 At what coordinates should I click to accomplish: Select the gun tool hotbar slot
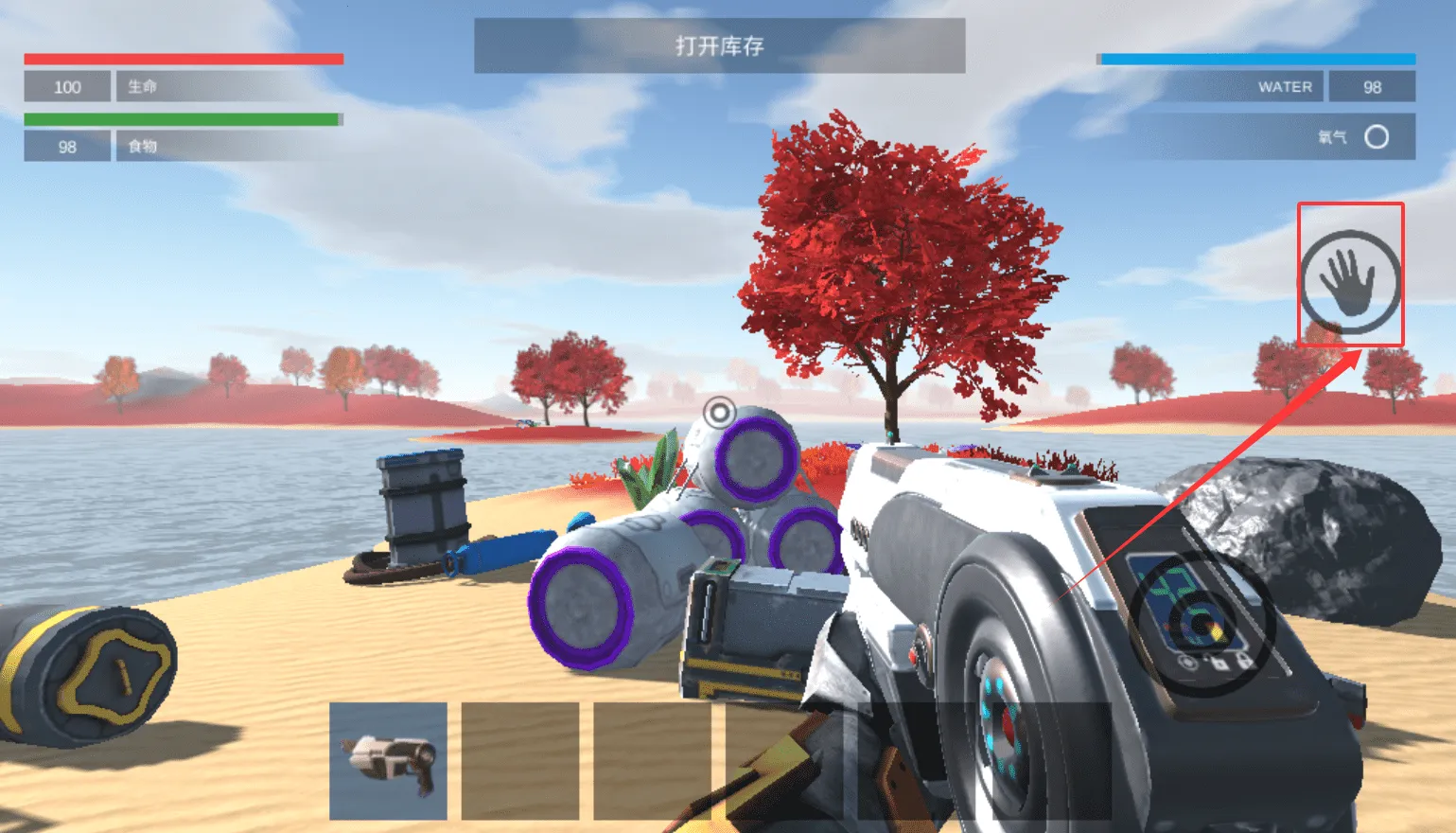pyautogui.click(x=388, y=760)
